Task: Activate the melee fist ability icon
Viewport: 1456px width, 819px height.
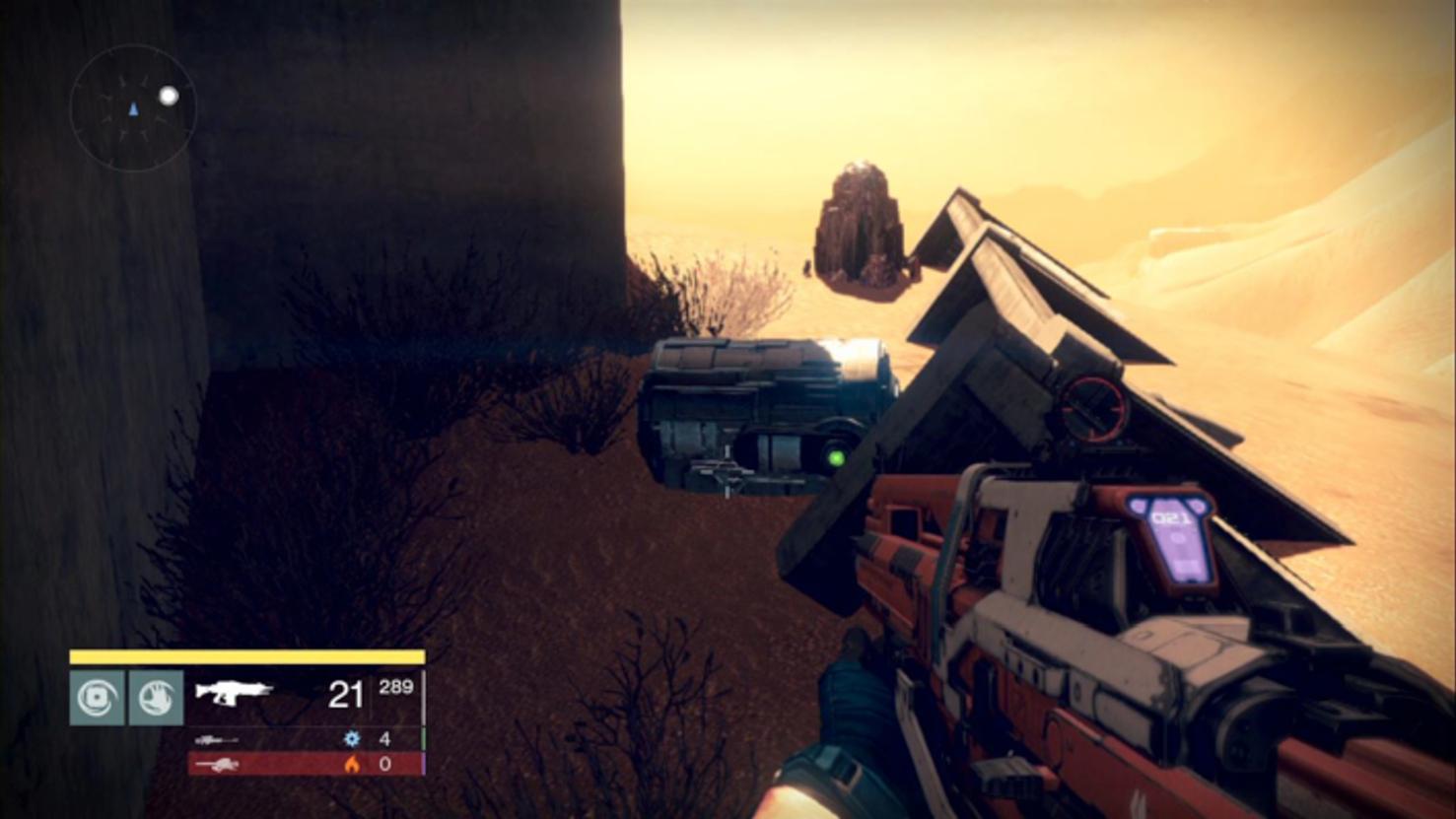Action: pyautogui.click(x=156, y=698)
